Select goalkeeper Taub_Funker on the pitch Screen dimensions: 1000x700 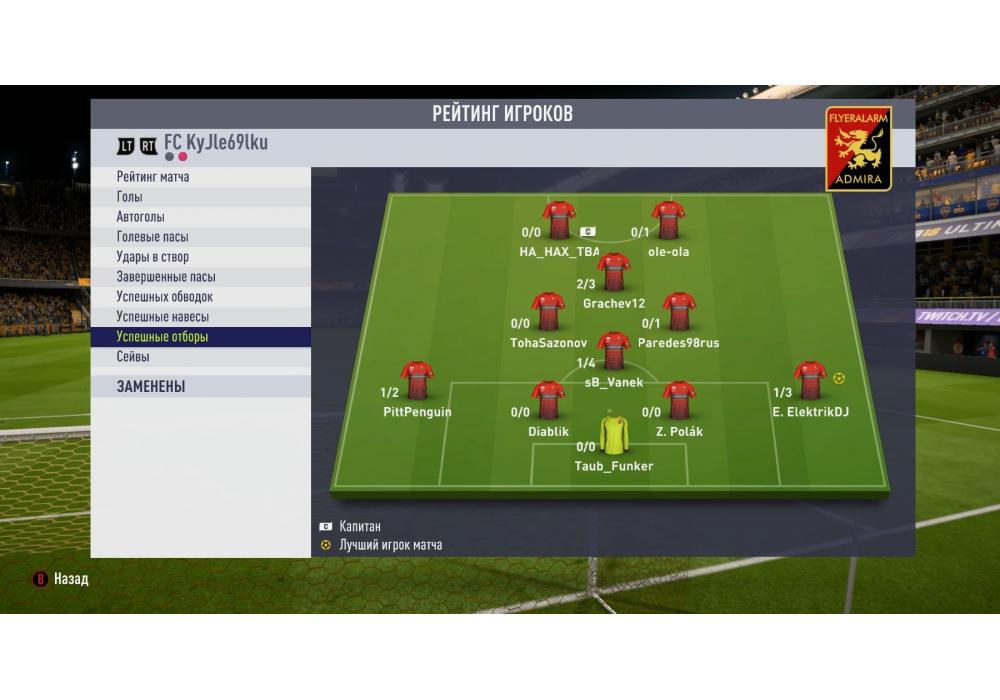tap(613, 435)
